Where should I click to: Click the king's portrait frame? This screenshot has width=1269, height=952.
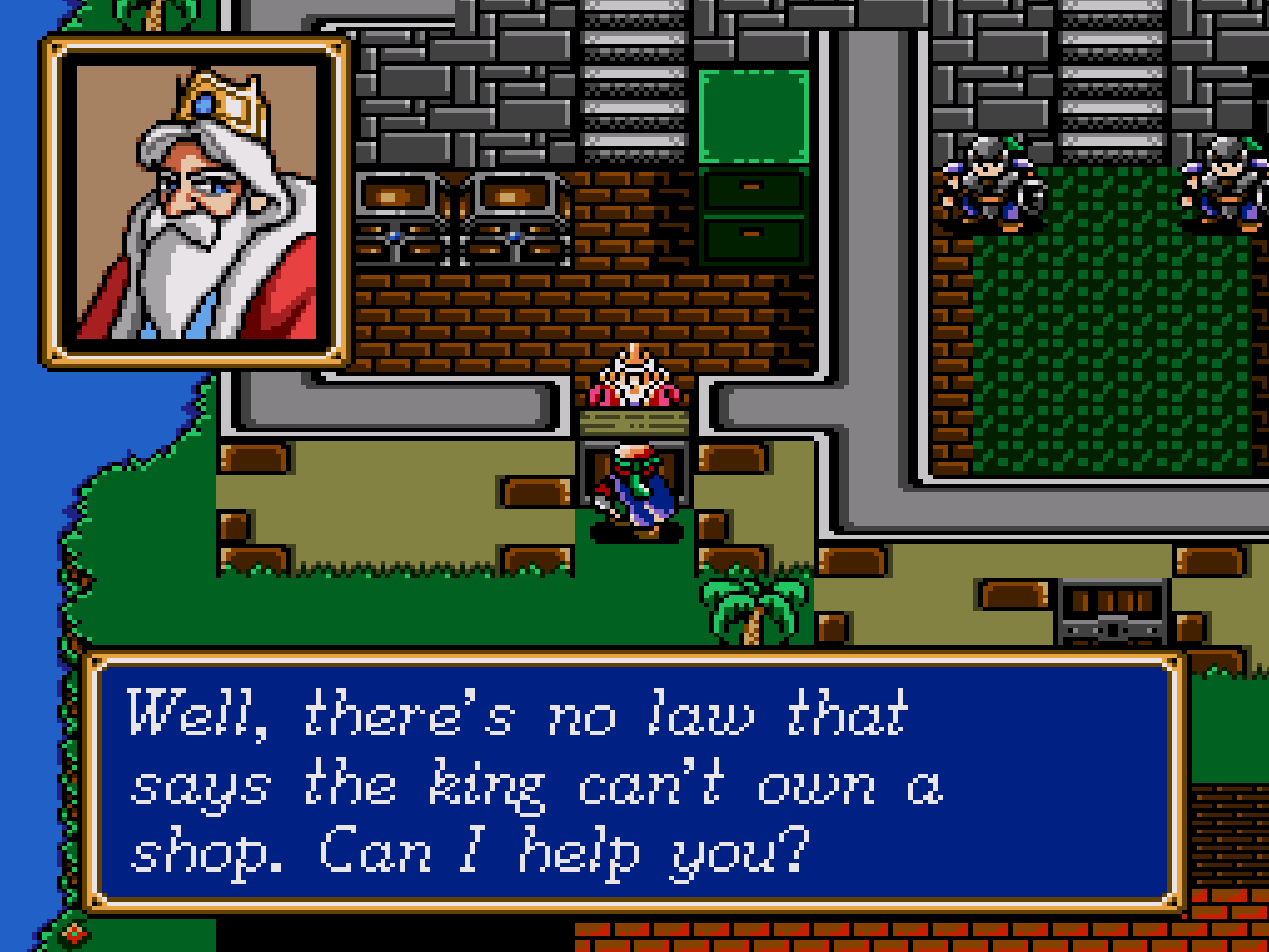[x=196, y=202]
